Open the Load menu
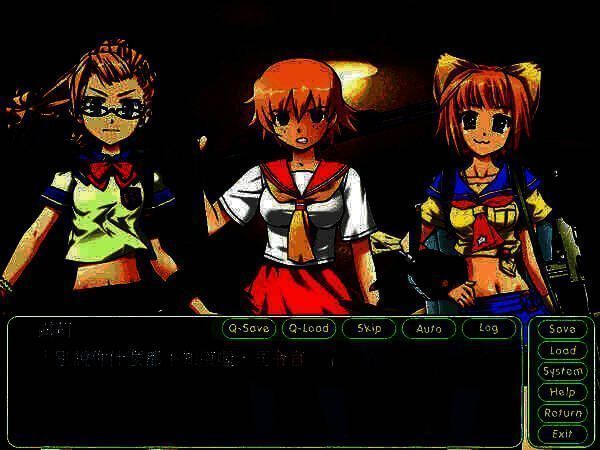Image resolution: width=600 pixels, height=450 pixels. coord(562,350)
